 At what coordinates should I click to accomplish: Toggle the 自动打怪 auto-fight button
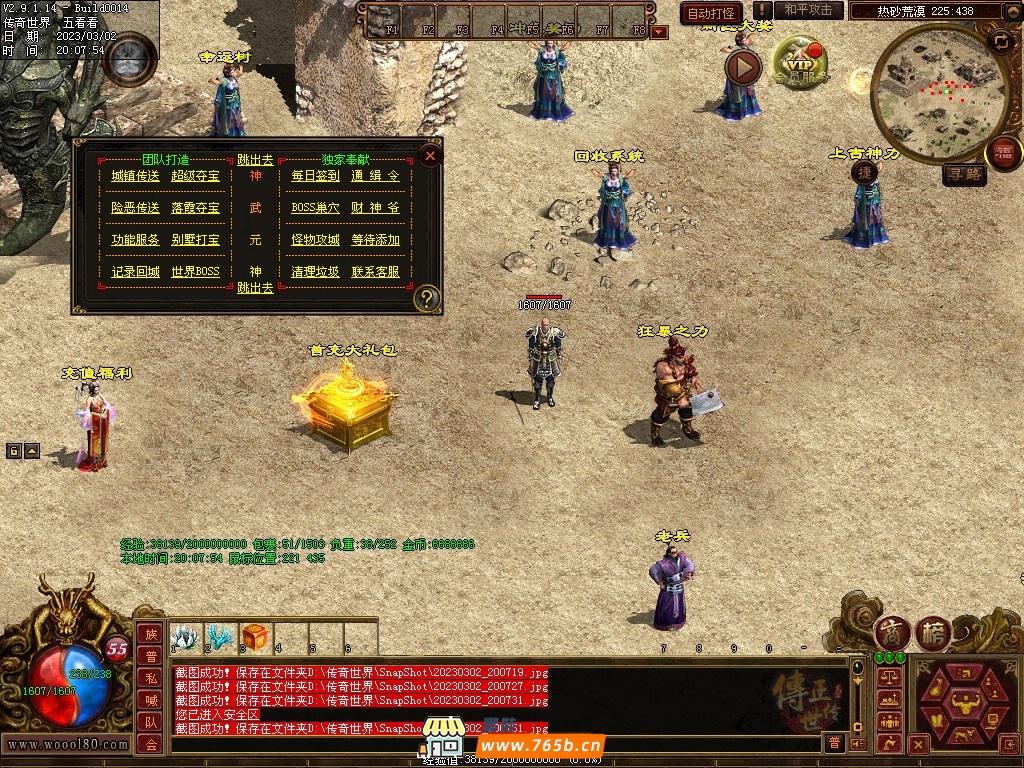click(x=711, y=14)
